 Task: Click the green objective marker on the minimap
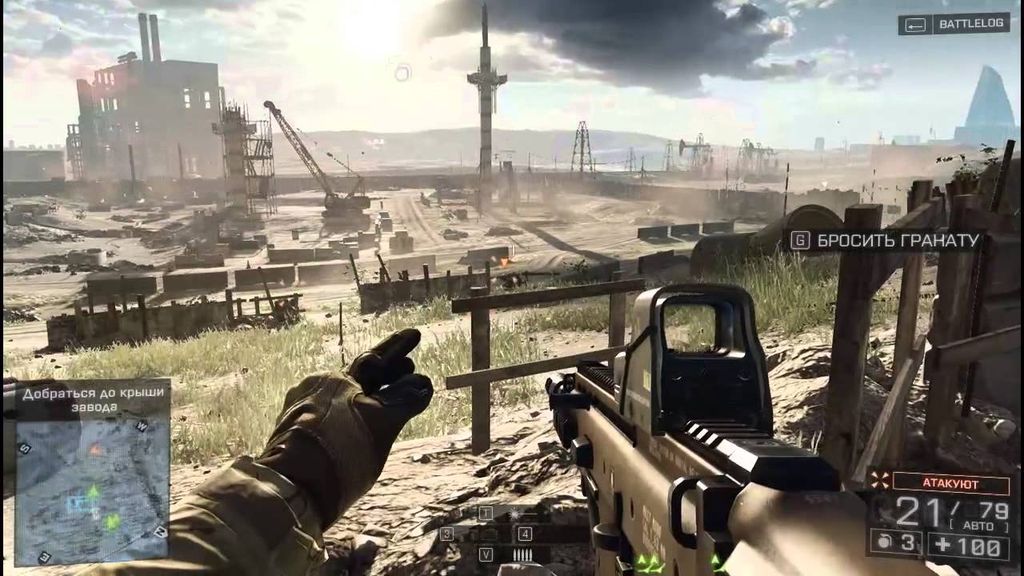point(92,492)
